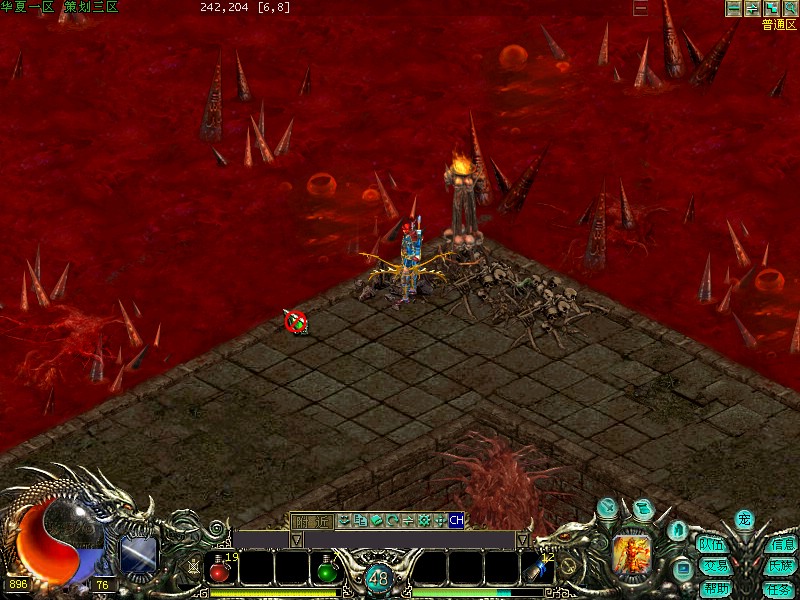Switch to the 附近 (nearby) chat channel
The image size is (800, 600).
[x=311, y=521]
